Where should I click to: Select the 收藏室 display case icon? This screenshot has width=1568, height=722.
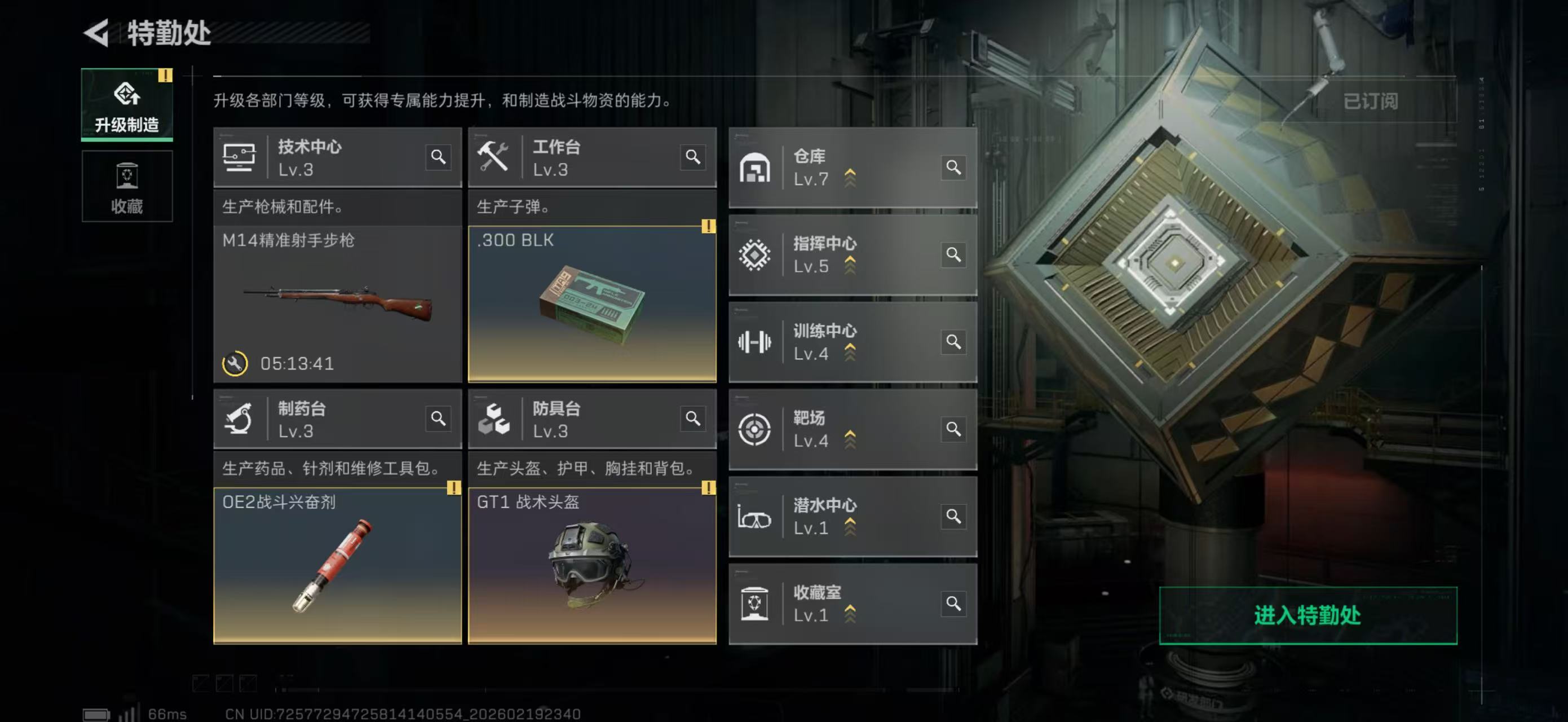(755, 604)
